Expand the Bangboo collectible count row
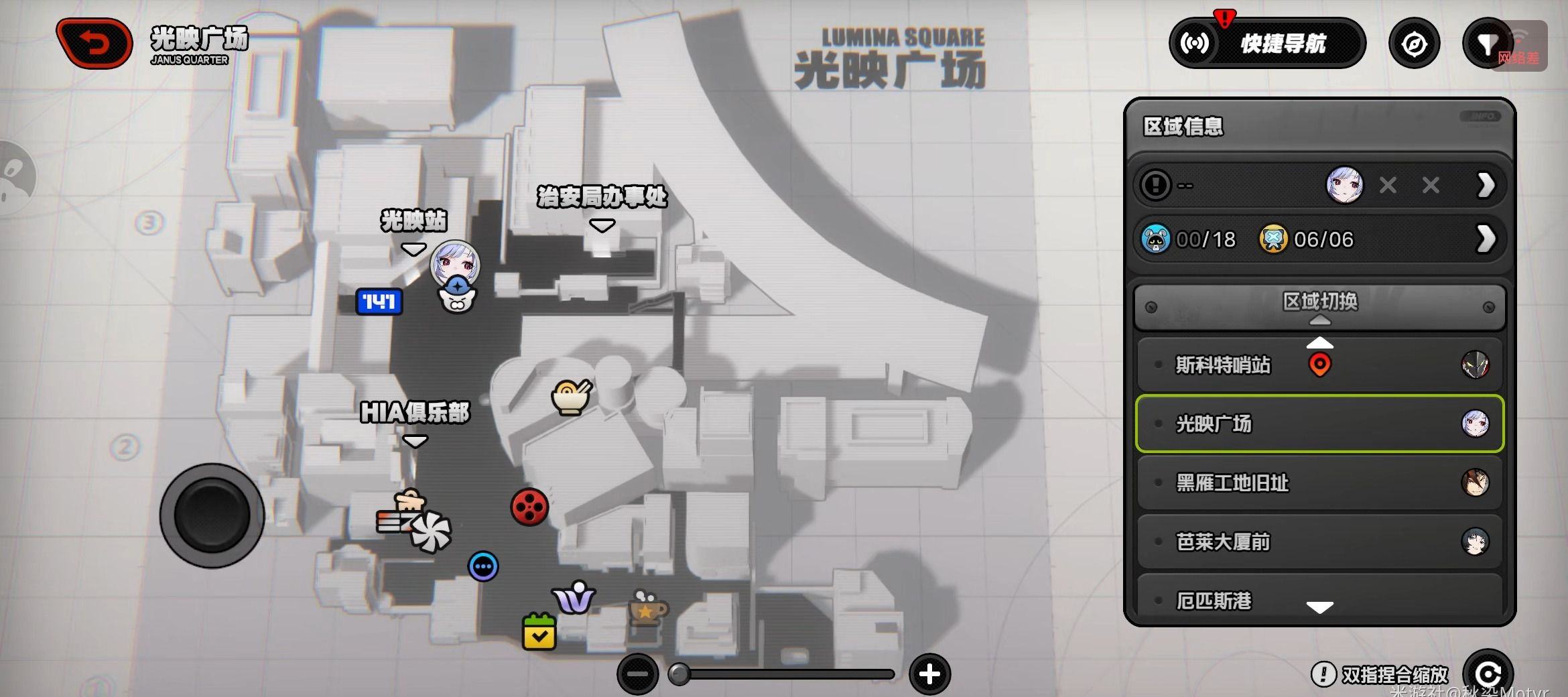The image size is (1568, 697). [x=1485, y=239]
